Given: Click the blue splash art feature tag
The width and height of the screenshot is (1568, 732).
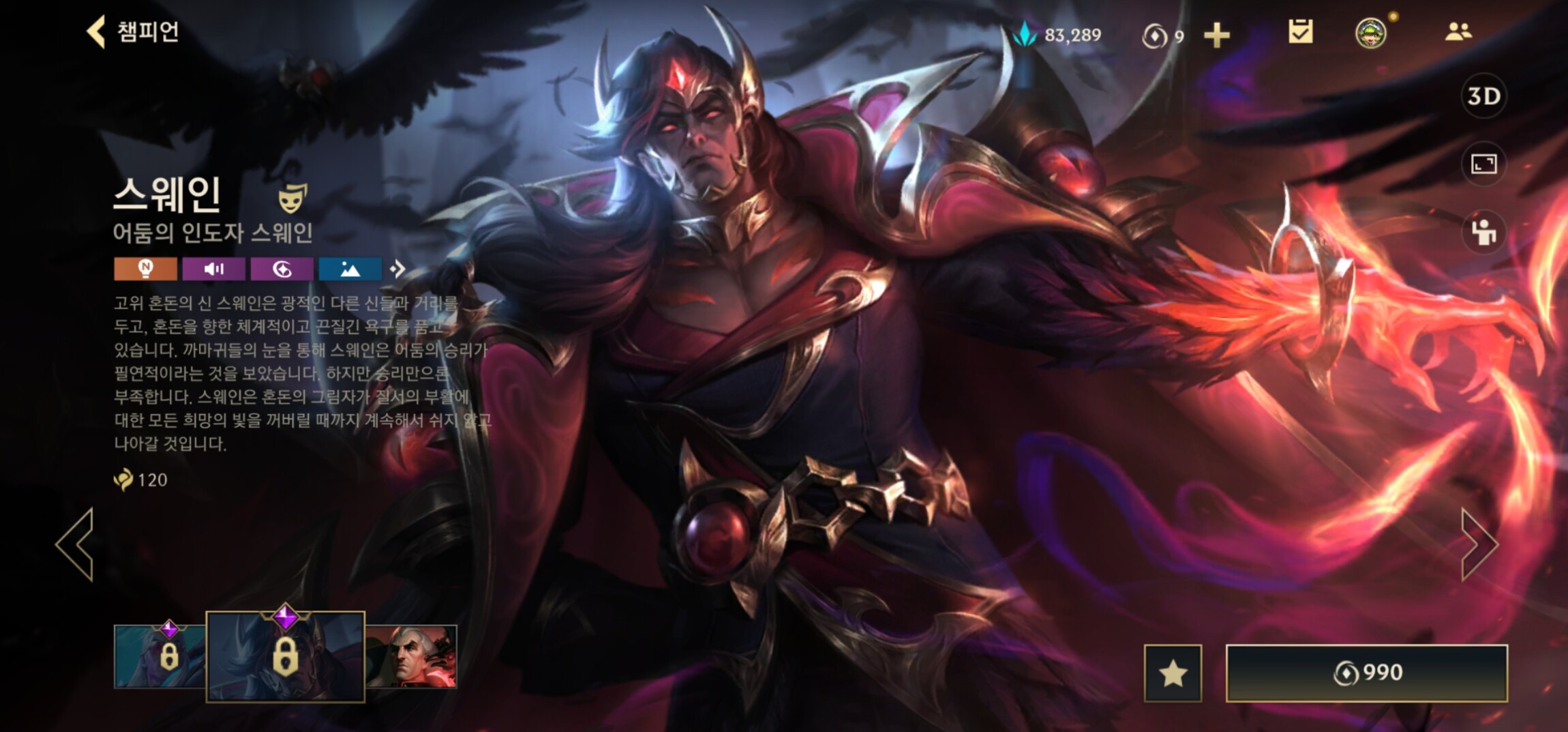Looking at the screenshot, I should (350, 269).
